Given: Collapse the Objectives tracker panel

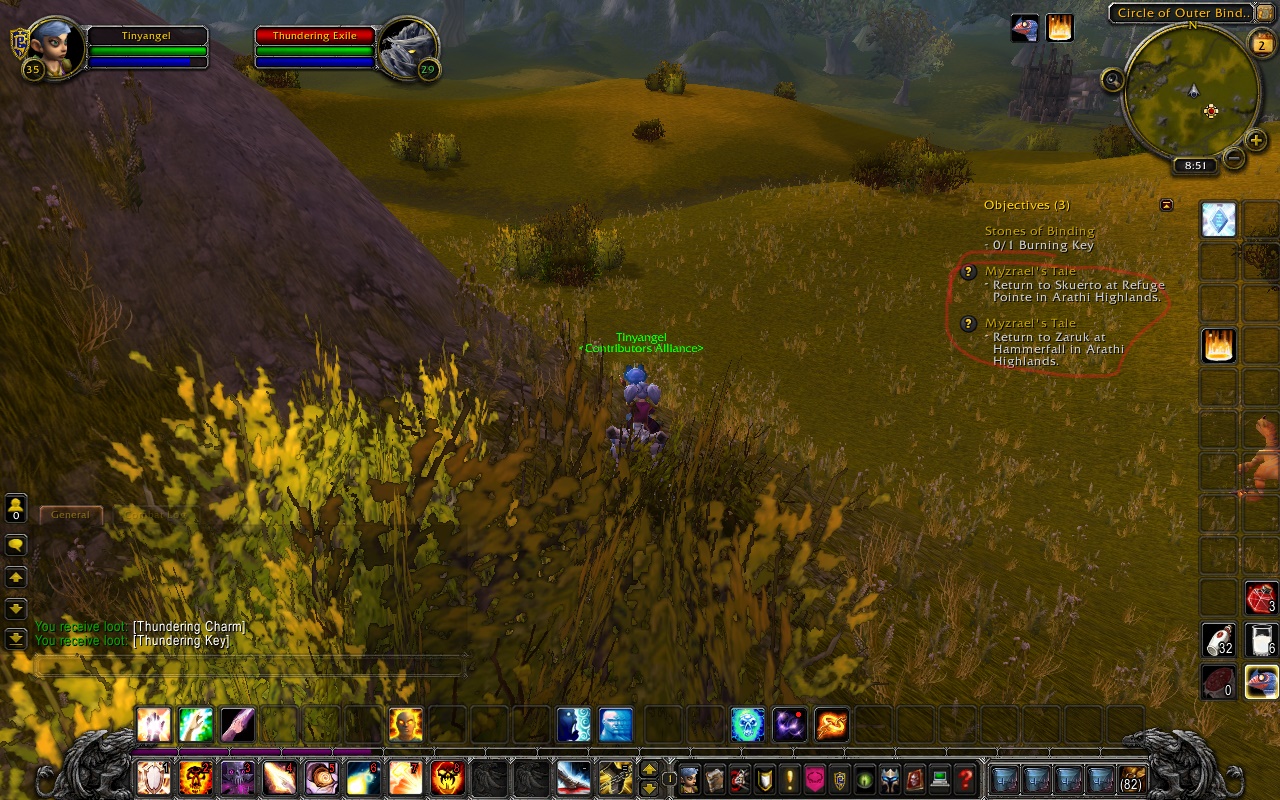Looking at the screenshot, I should 1166,204.
